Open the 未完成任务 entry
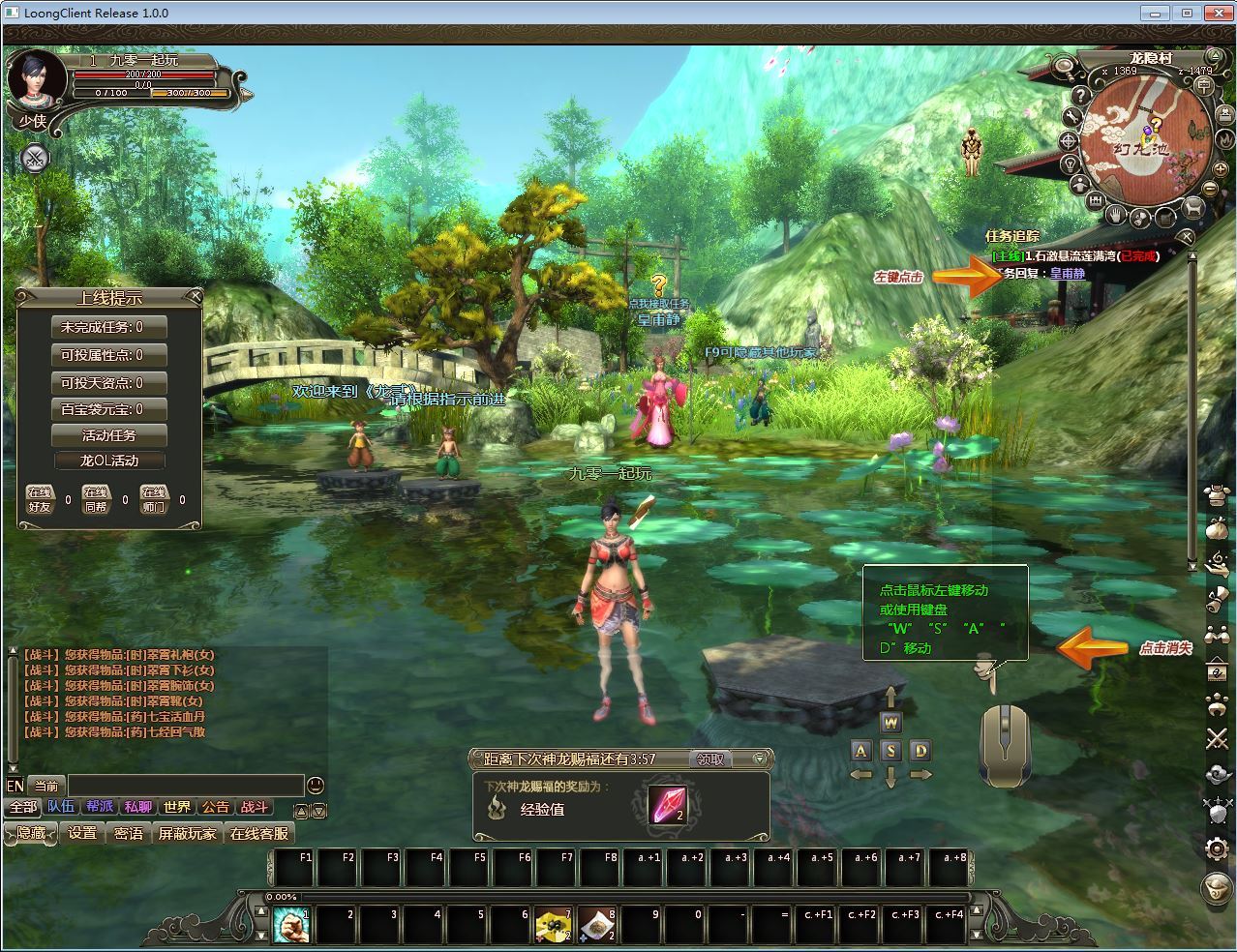Screen dimensions: 1237x952 click(108, 327)
